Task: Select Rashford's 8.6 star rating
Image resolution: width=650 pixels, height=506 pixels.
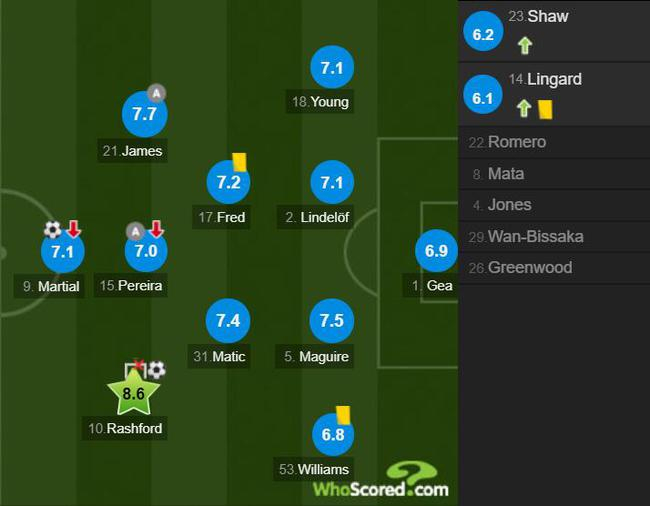Action: click(x=133, y=394)
